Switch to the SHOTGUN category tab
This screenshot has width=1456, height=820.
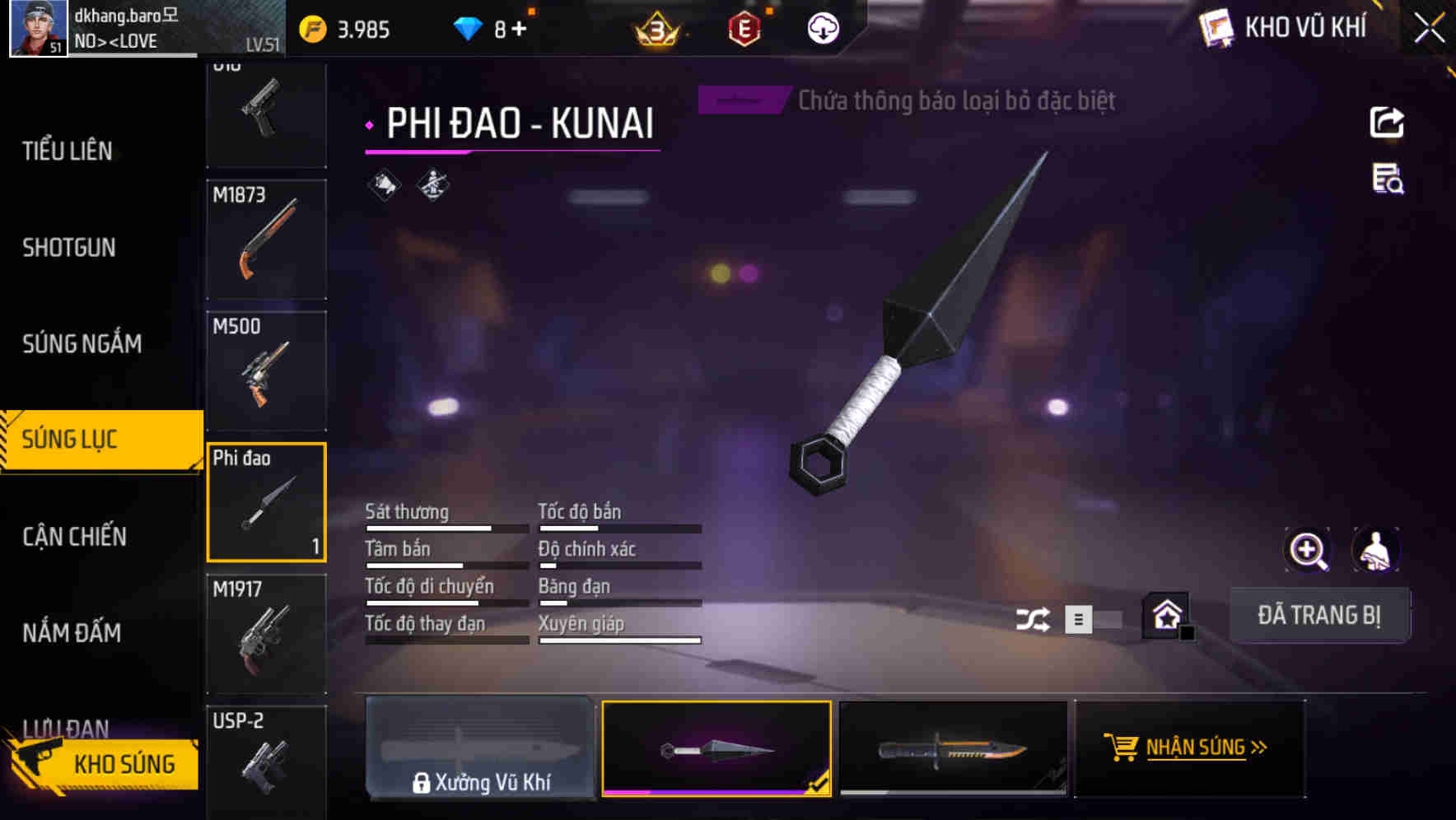(x=68, y=247)
